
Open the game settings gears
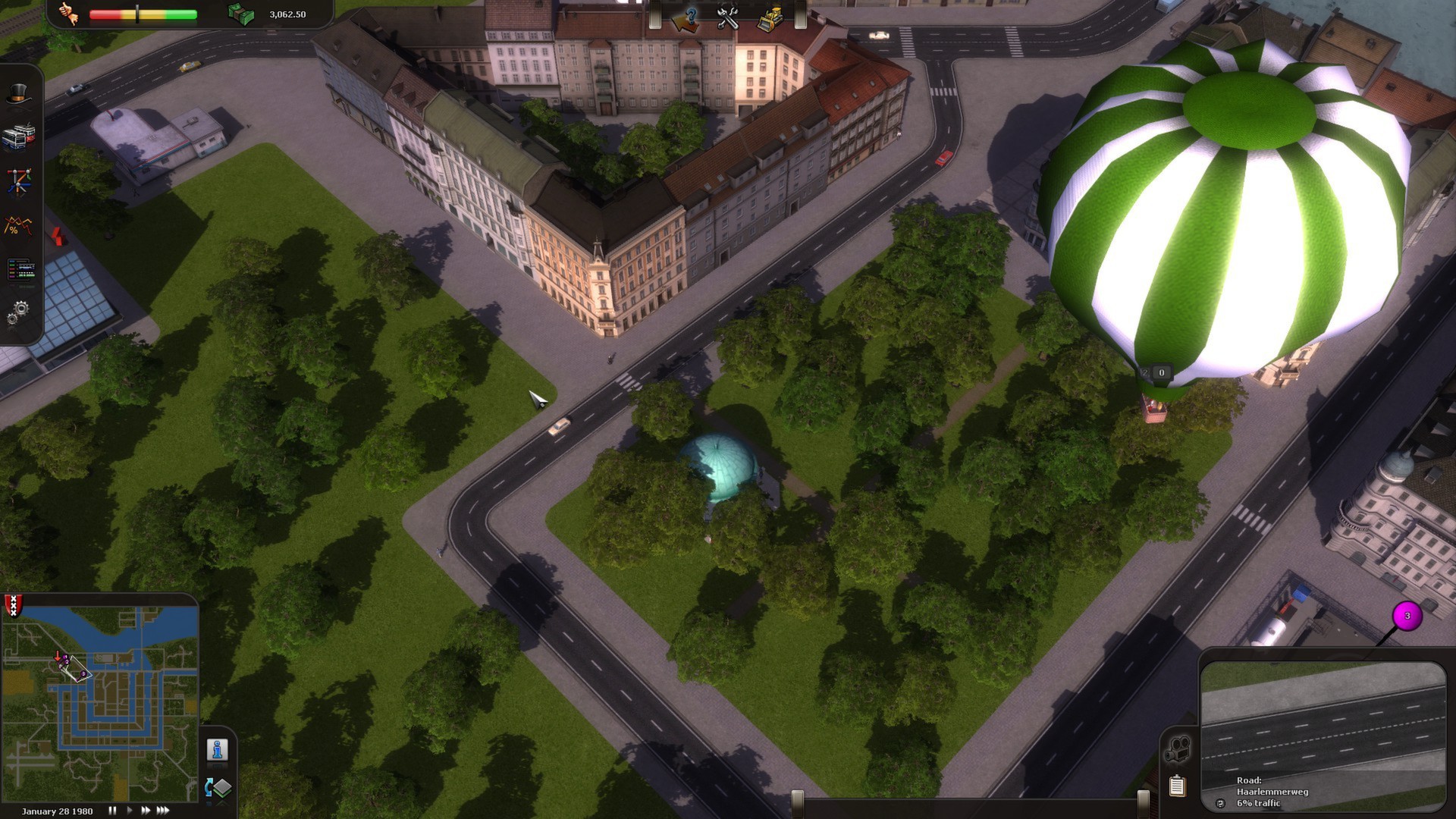20,311
